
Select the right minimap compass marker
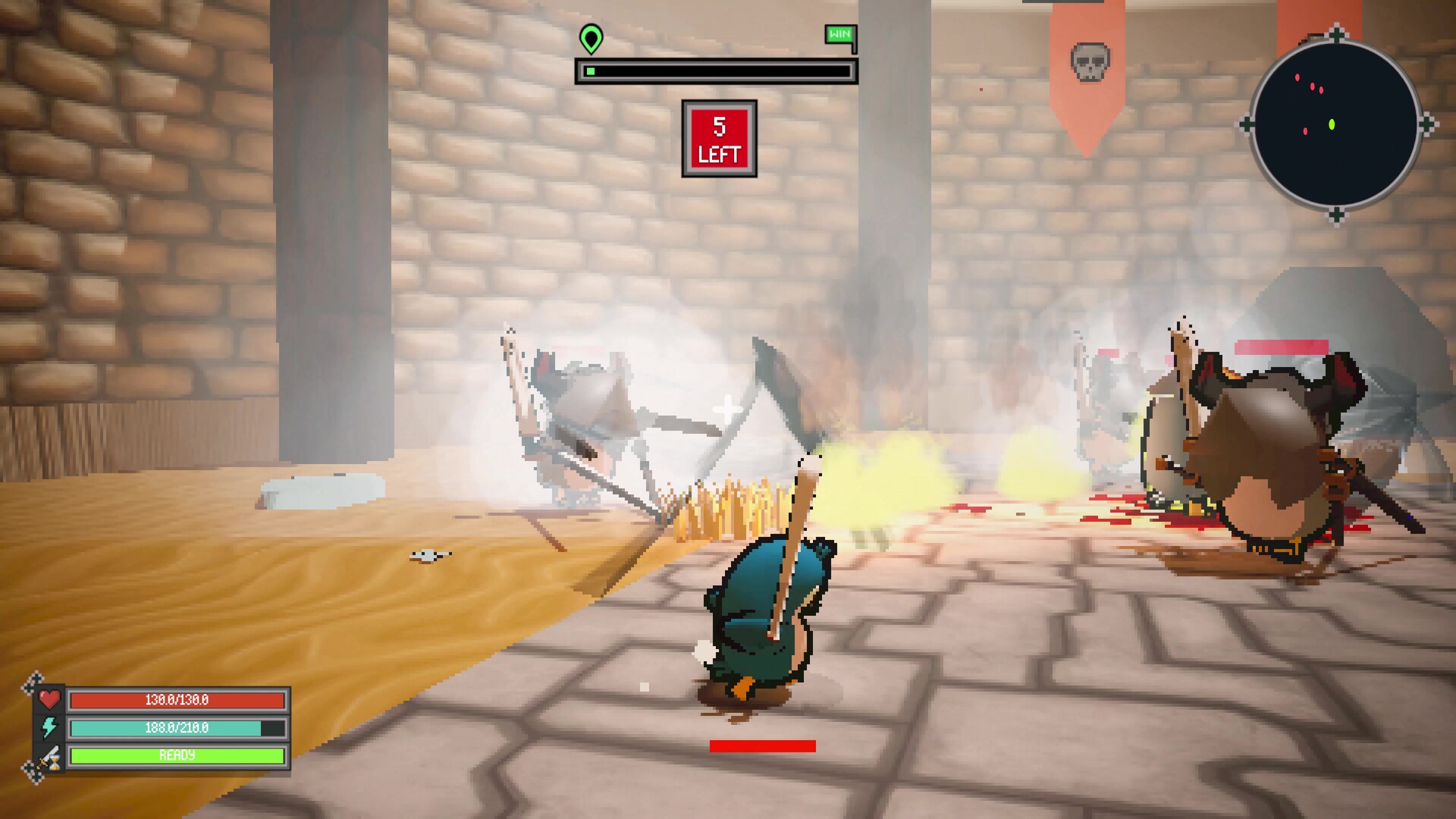pos(1427,122)
